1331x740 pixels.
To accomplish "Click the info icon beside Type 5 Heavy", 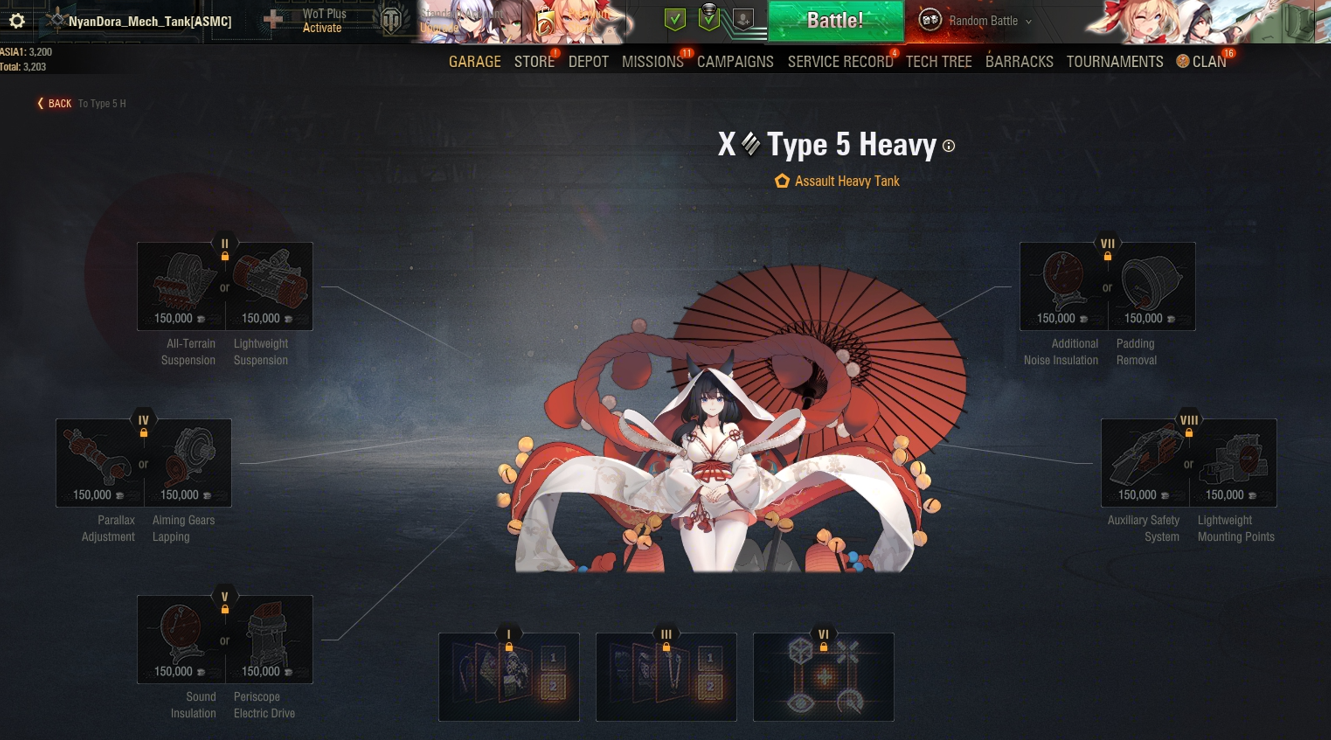I will pyautogui.click(x=949, y=146).
